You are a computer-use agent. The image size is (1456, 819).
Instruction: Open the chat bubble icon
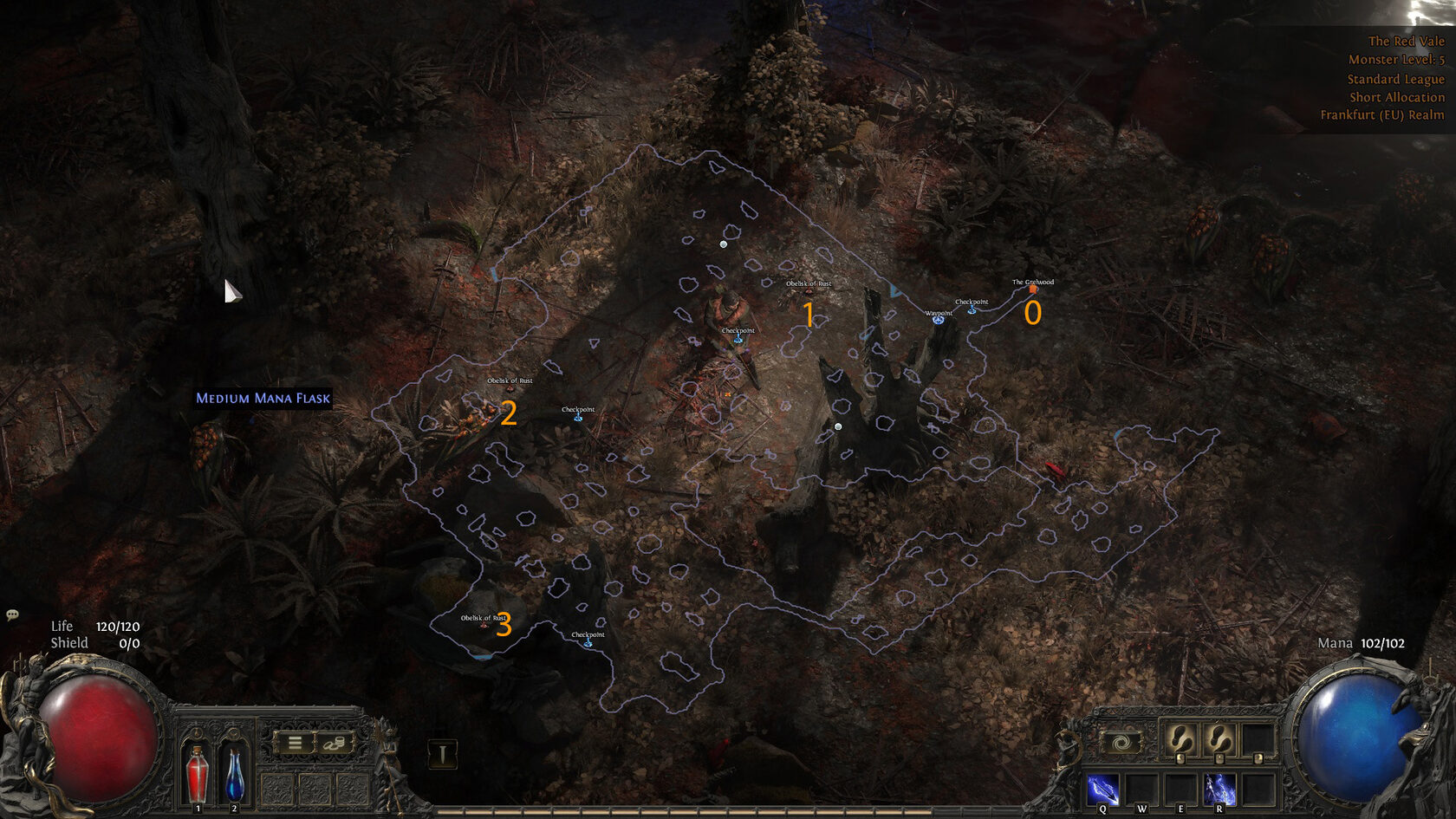(x=12, y=614)
